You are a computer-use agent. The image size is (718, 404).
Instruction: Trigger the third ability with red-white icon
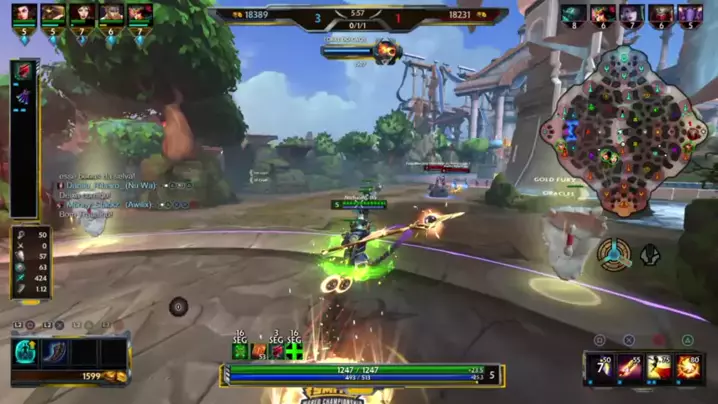point(658,367)
